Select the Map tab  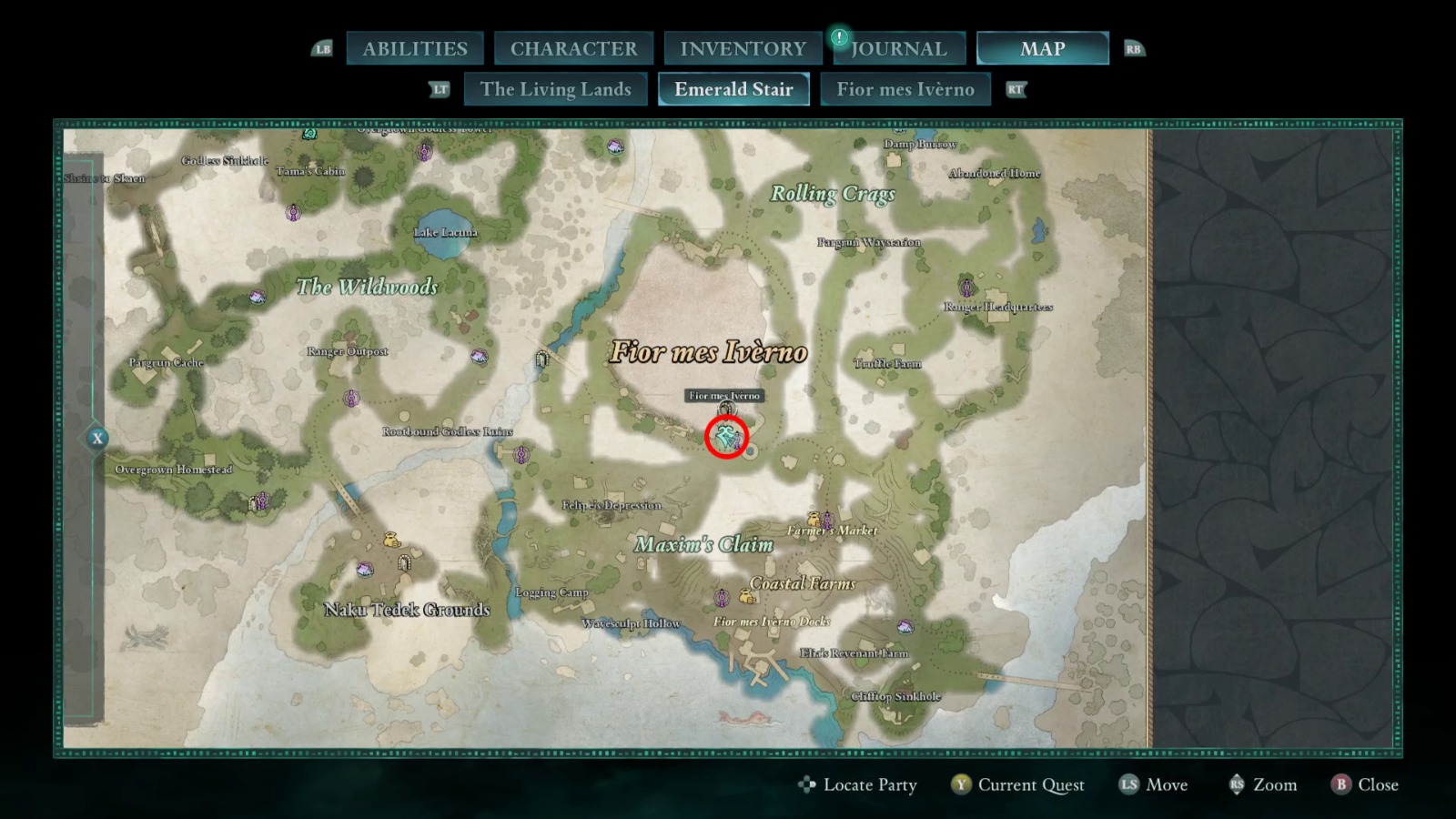(x=1042, y=48)
